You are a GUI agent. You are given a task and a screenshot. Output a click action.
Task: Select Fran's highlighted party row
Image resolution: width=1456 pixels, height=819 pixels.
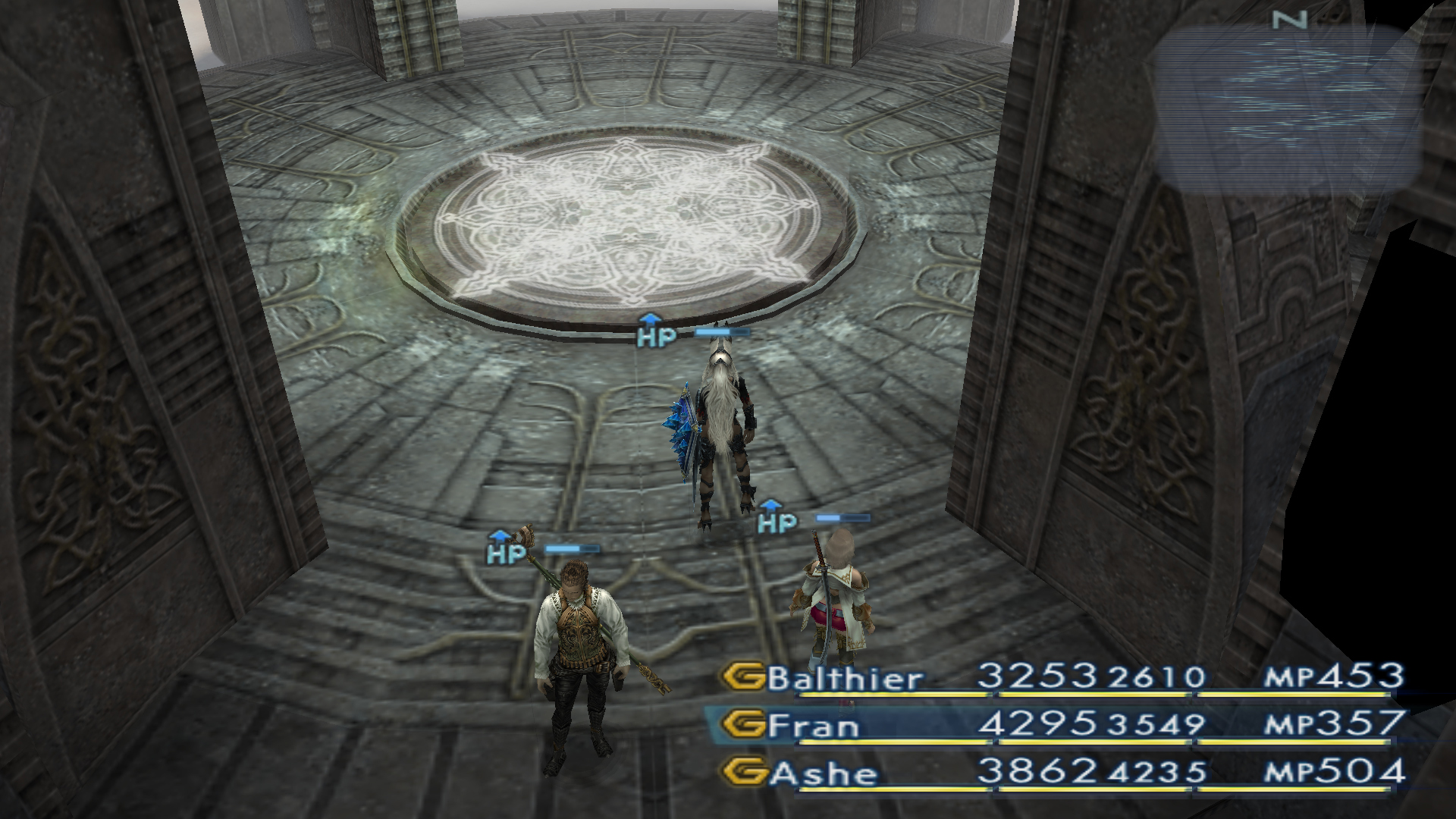[1062, 725]
